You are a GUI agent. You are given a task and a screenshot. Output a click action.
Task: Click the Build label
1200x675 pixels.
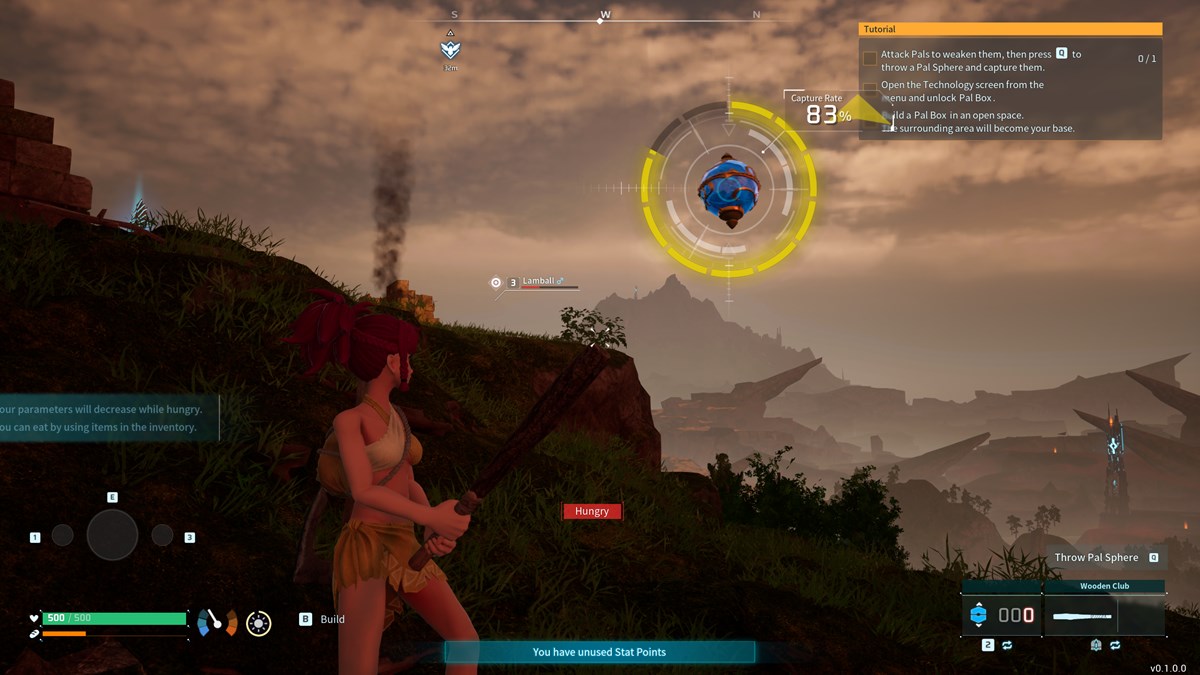(x=332, y=619)
